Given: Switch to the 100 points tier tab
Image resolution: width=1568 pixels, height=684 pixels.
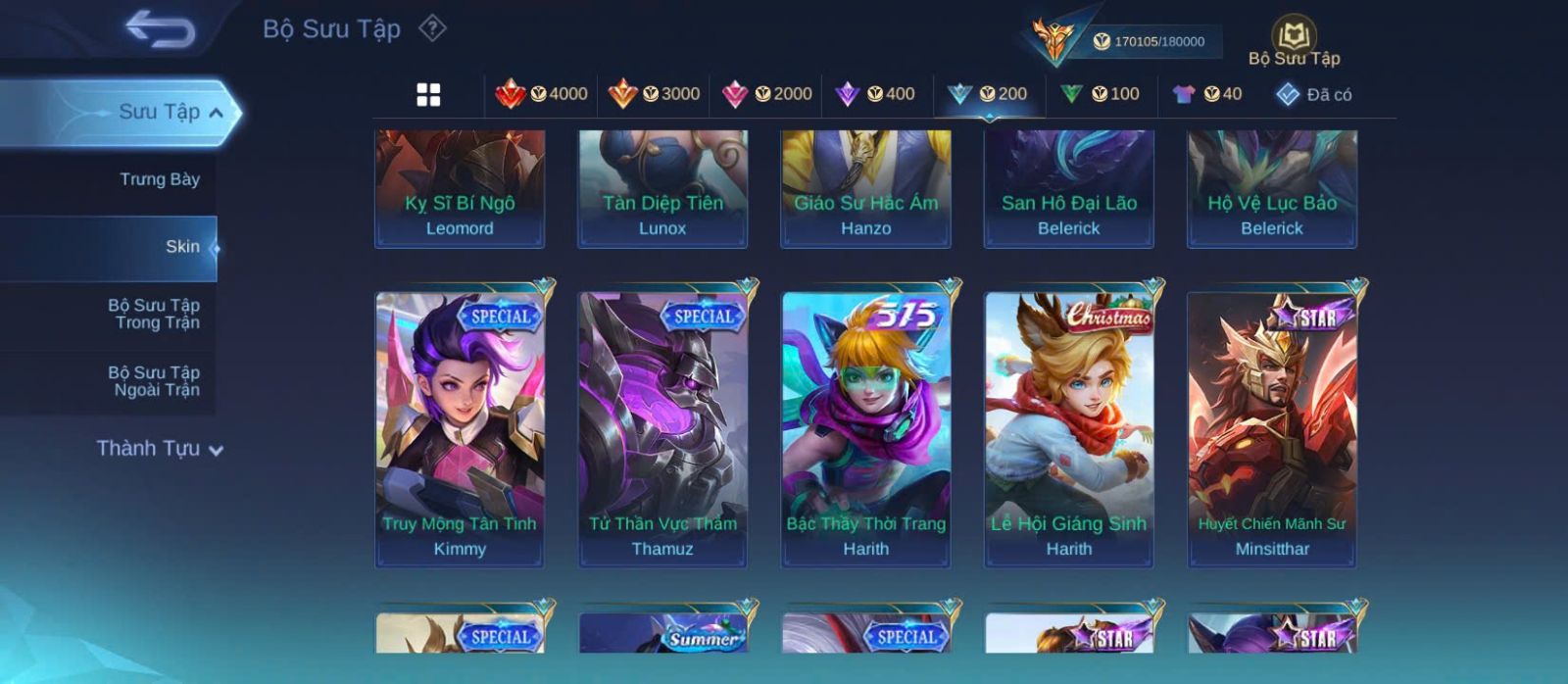Looking at the screenshot, I should click(x=1100, y=94).
